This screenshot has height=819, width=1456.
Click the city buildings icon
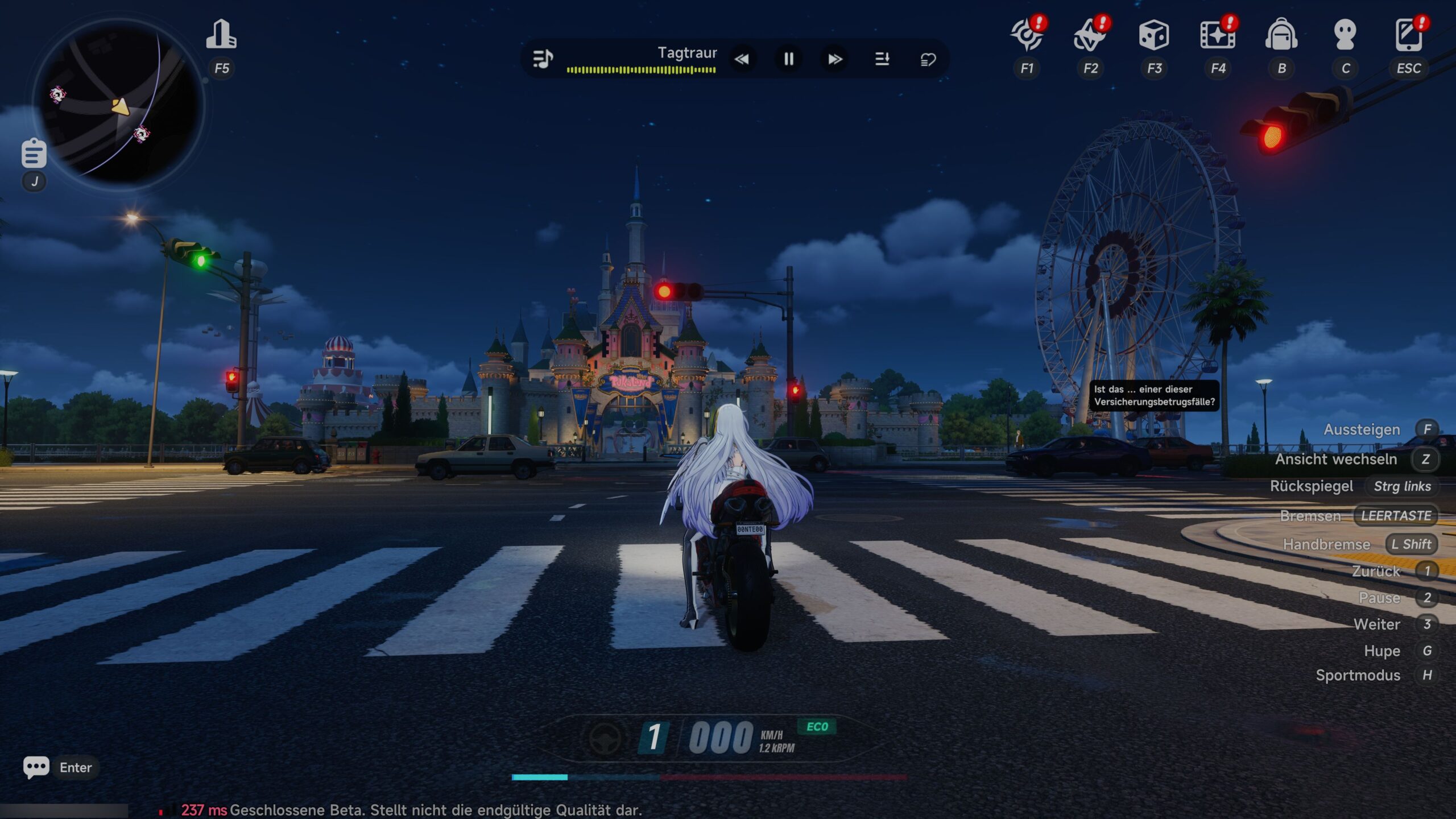pos(221,35)
